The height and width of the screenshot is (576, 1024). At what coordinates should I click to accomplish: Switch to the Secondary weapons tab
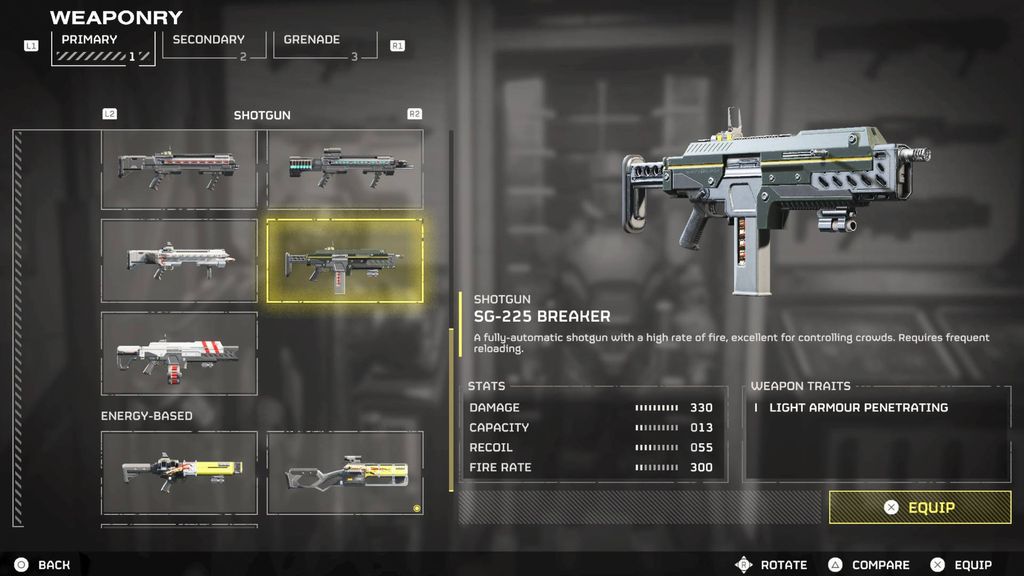click(214, 46)
